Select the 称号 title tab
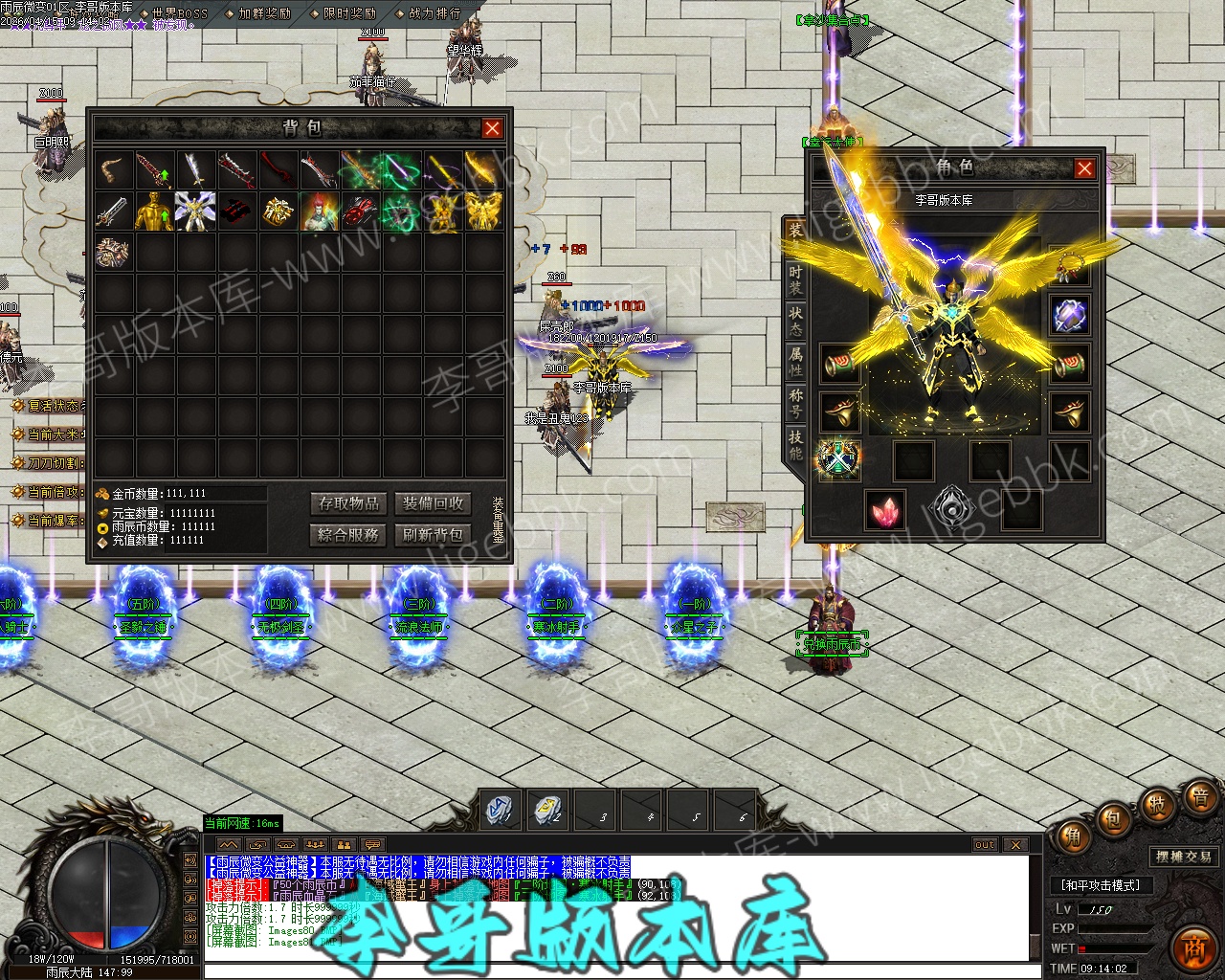Image resolution: width=1225 pixels, height=980 pixels. click(x=795, y=403)
